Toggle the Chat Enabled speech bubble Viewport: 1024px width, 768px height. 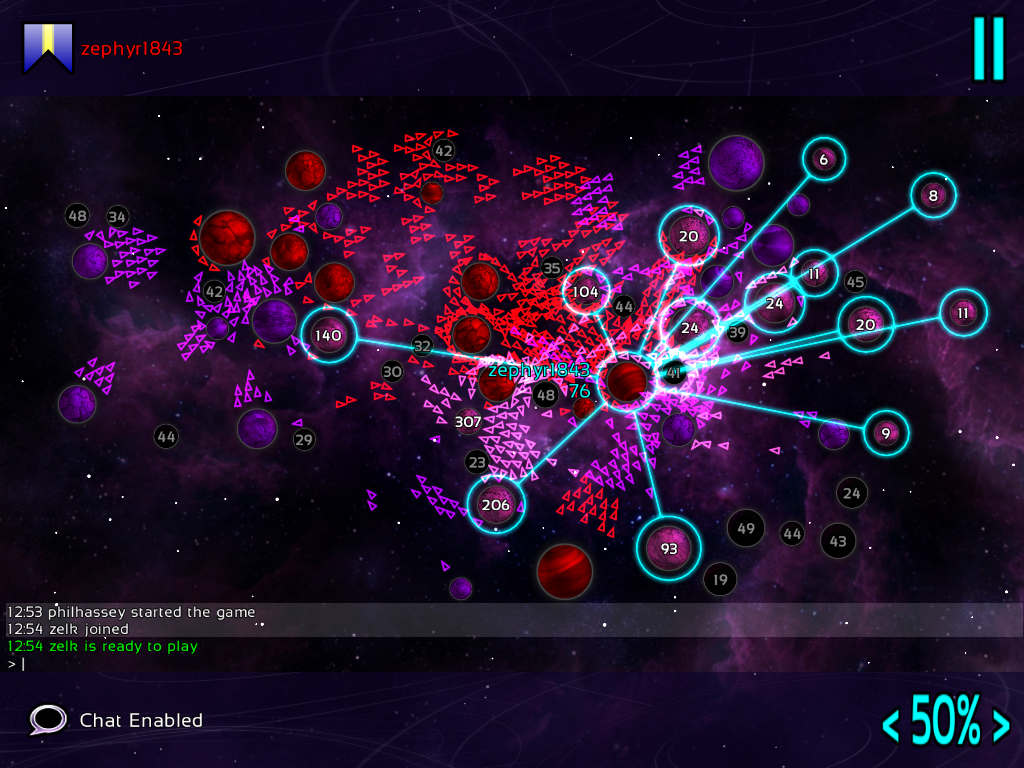(x=48, y=720)
